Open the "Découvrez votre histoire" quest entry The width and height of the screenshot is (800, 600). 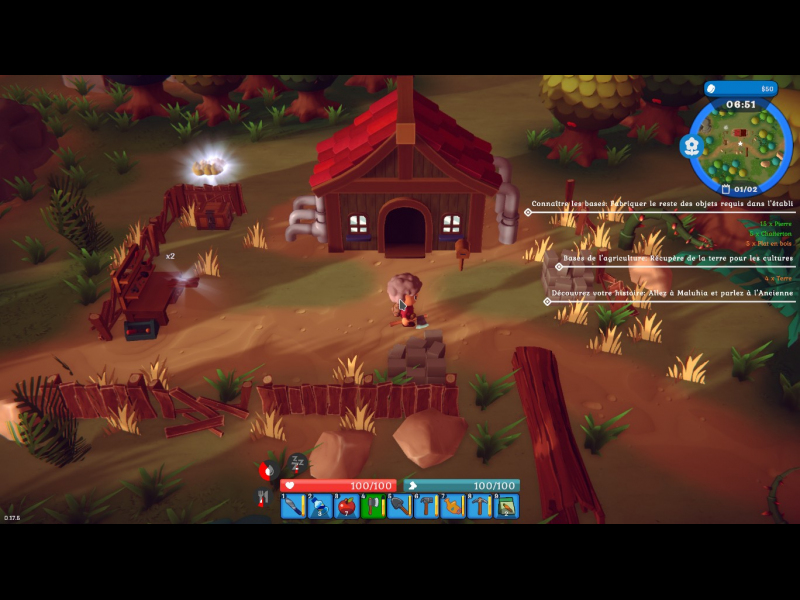coord(672,294)
